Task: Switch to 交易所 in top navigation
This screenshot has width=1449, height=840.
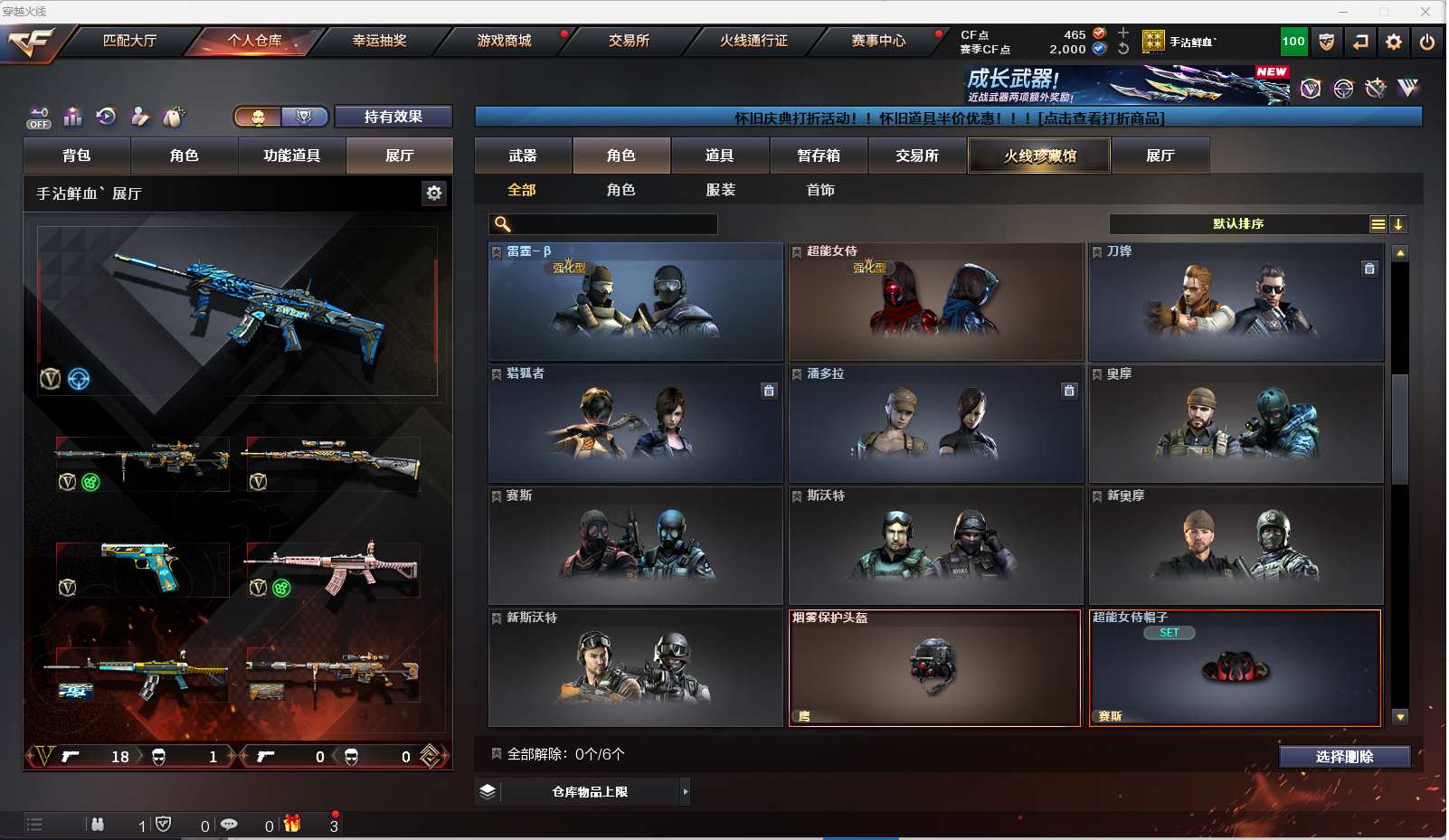Action: 629,41
